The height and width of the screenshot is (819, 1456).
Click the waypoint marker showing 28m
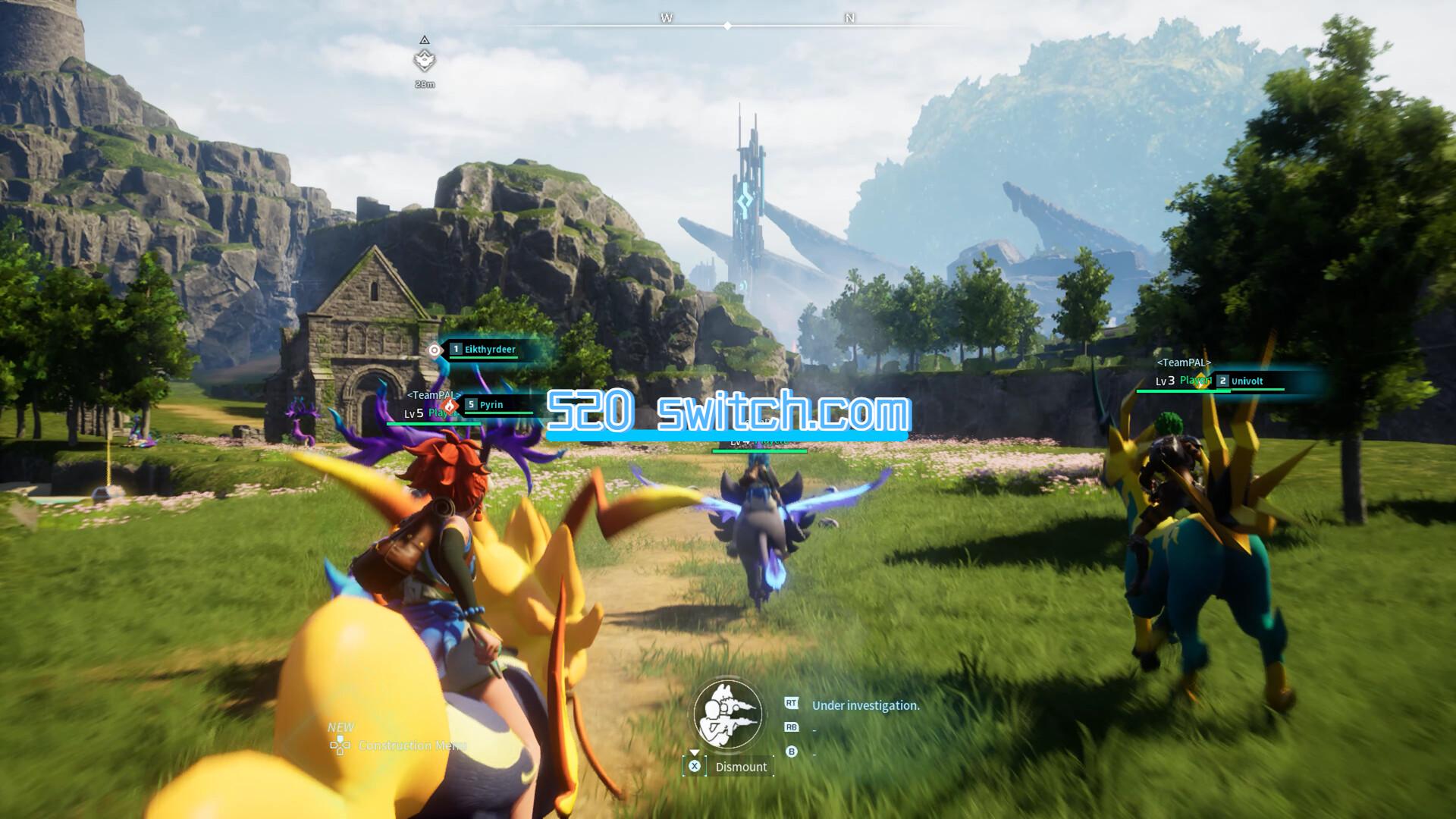coord(425,60)
